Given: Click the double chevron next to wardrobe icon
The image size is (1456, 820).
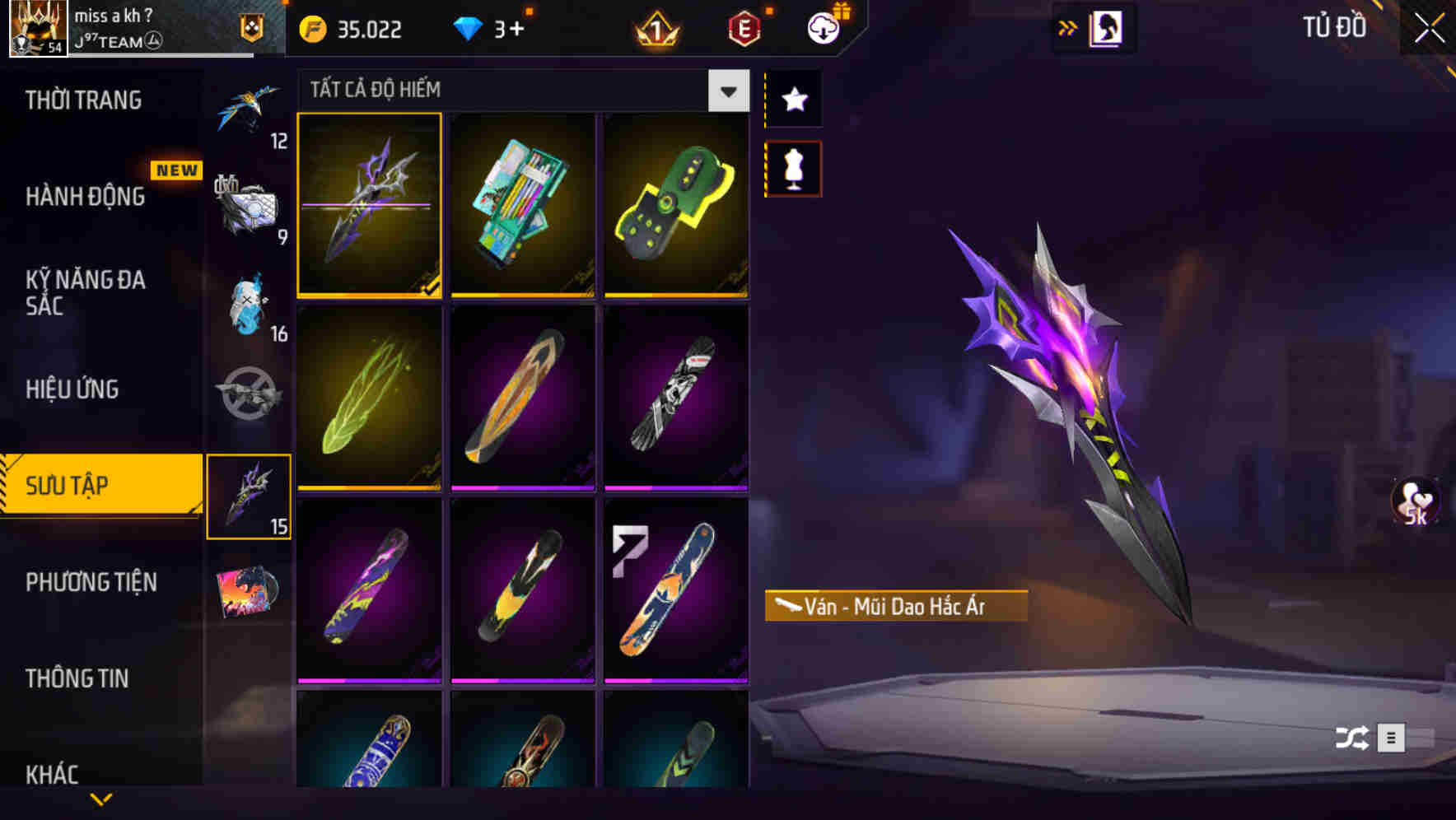Looking at the screenshot, I should tap(1069, 27).
